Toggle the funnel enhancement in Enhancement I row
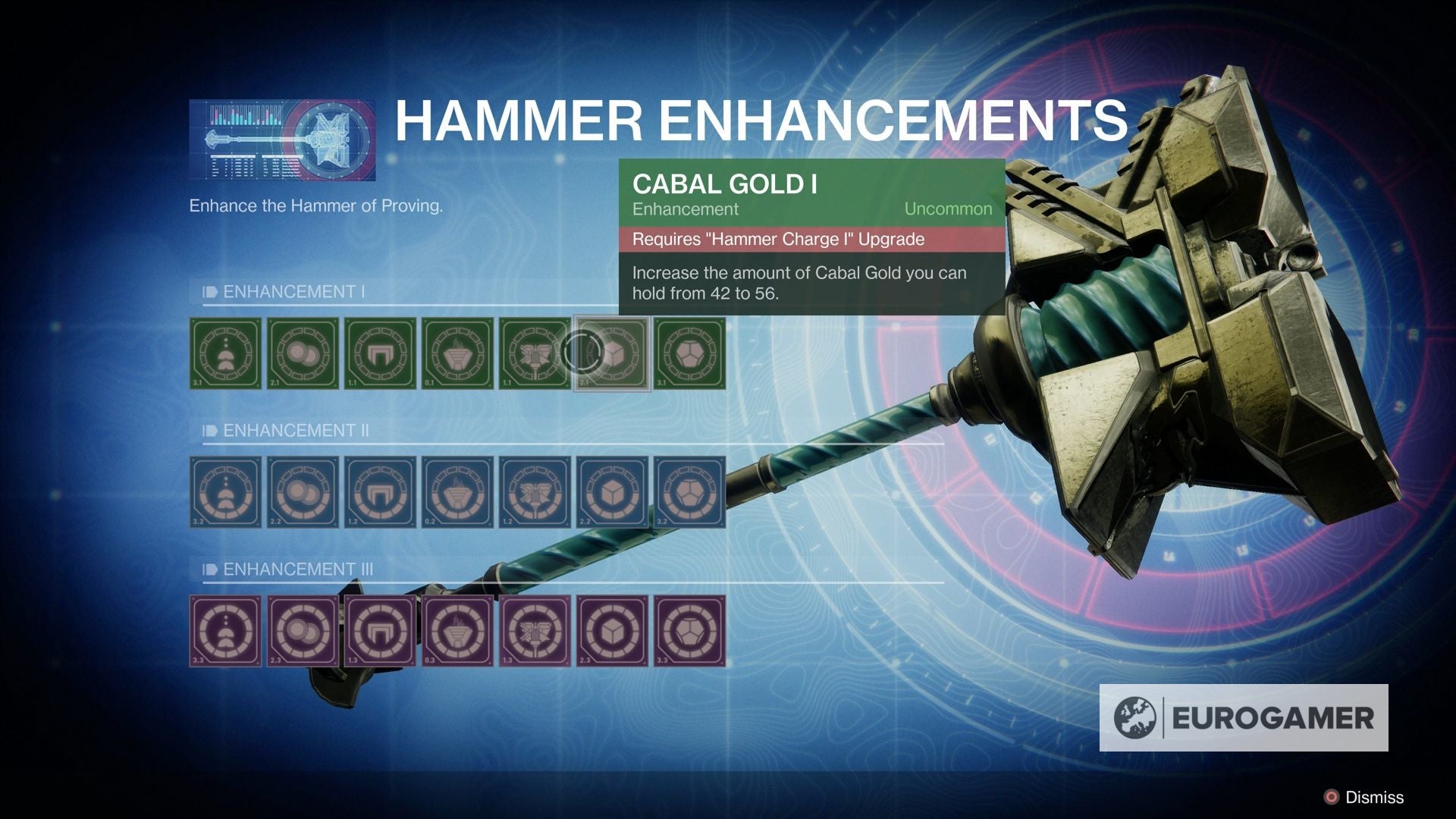This screenshot has height=819, width=1456. point(458,353)
